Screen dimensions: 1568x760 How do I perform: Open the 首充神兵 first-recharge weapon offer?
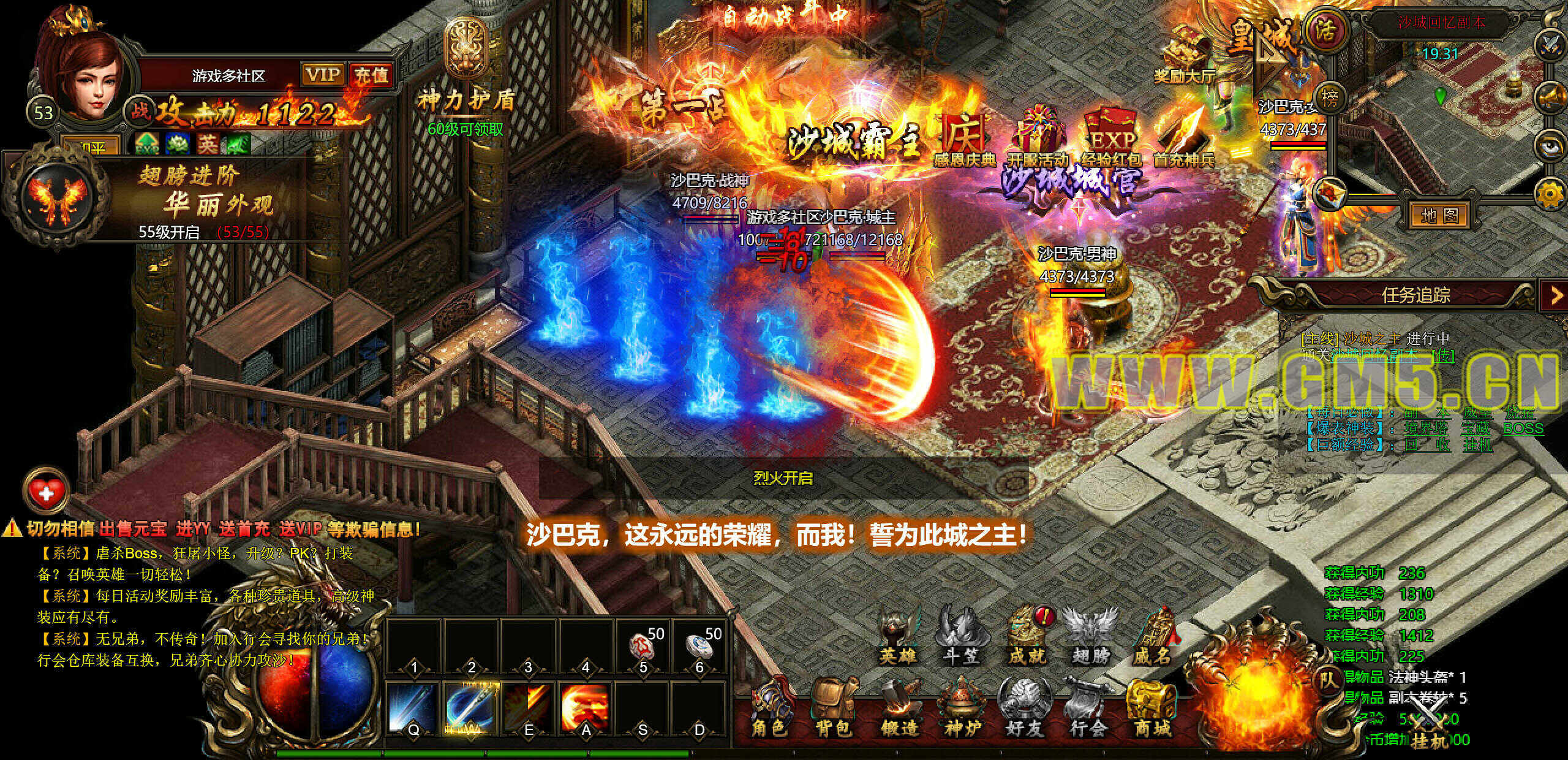[1183, 140]
